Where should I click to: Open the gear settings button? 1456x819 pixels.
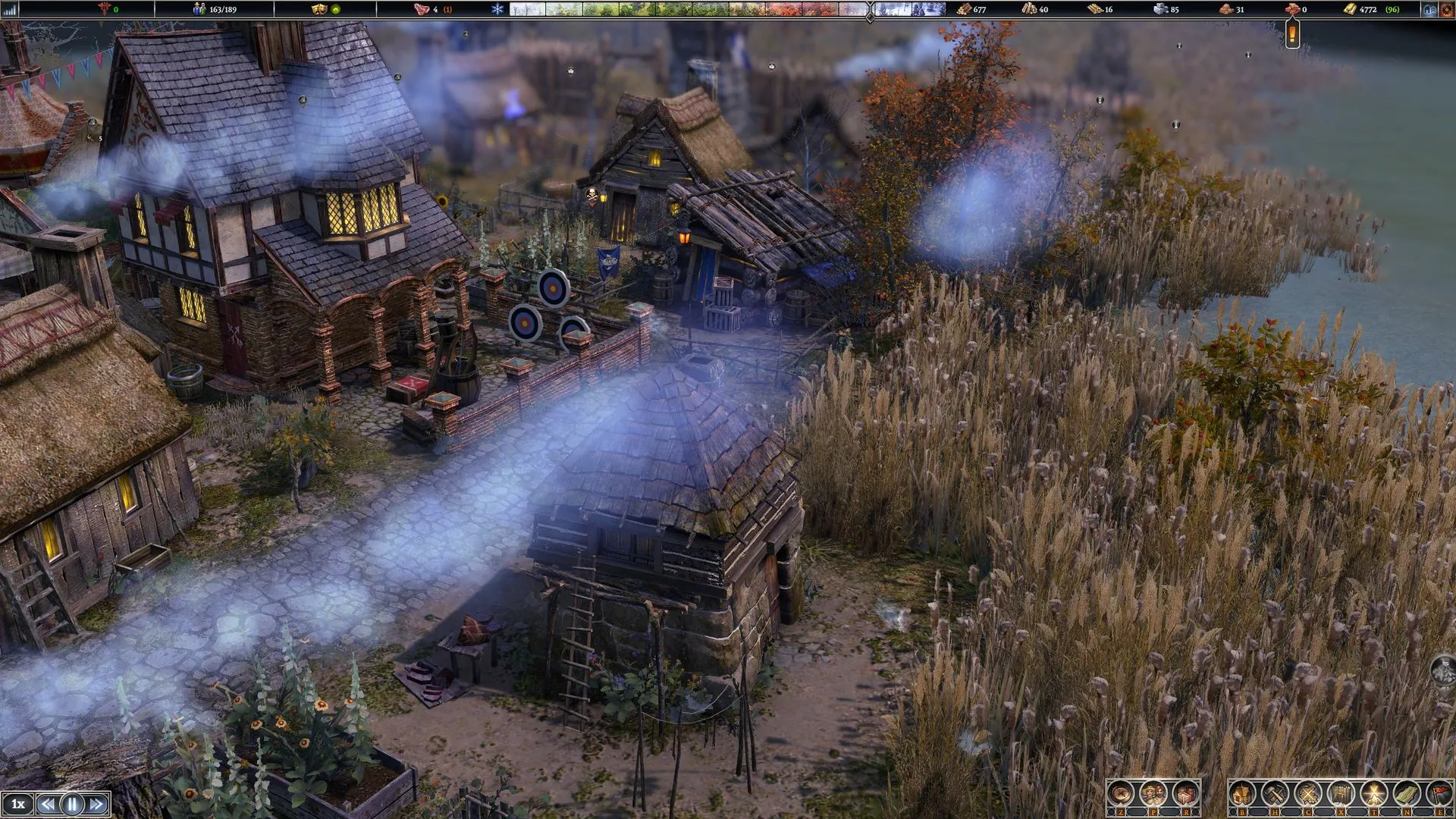pos(1446,10)
